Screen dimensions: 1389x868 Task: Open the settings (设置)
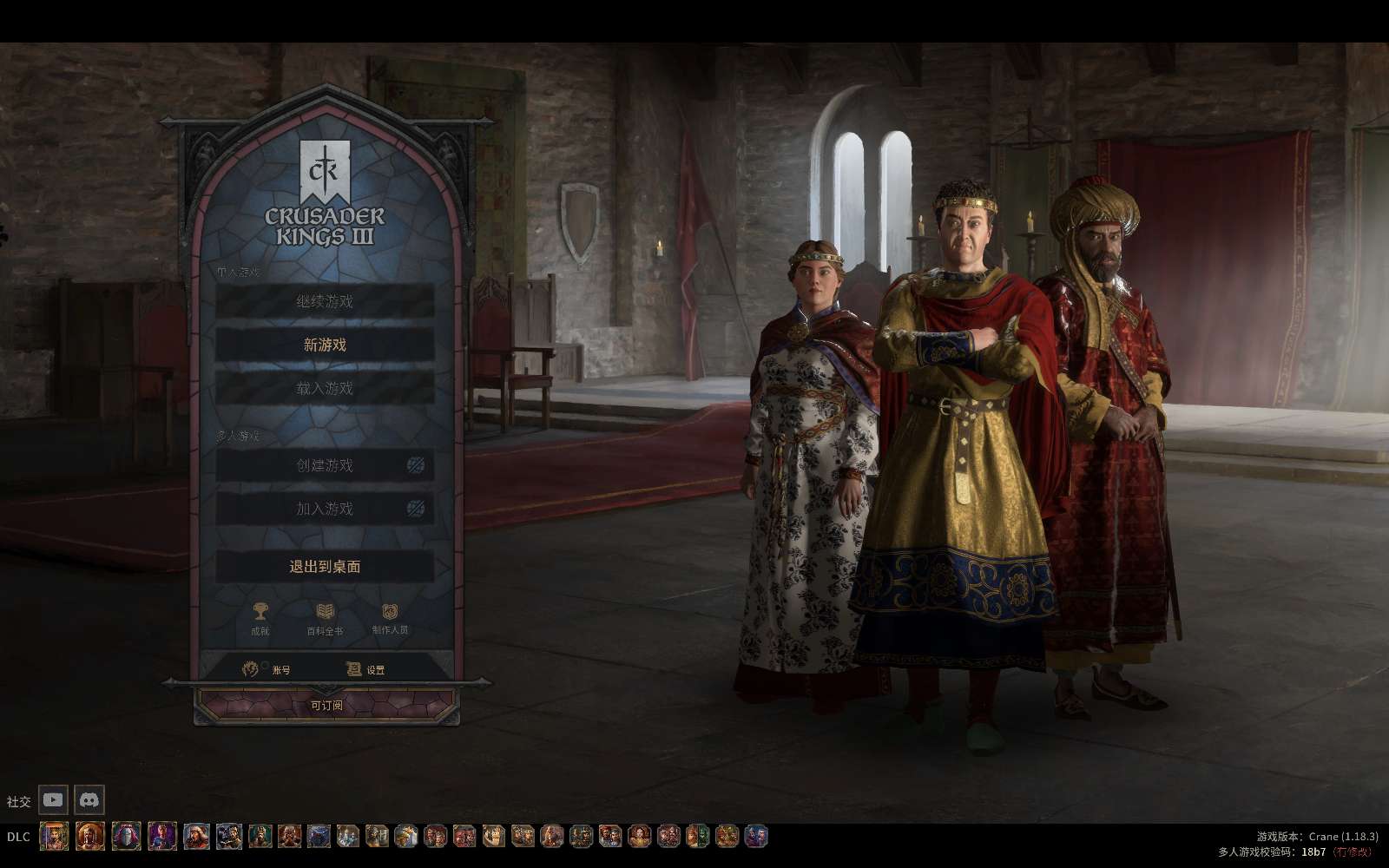(365, 669)
